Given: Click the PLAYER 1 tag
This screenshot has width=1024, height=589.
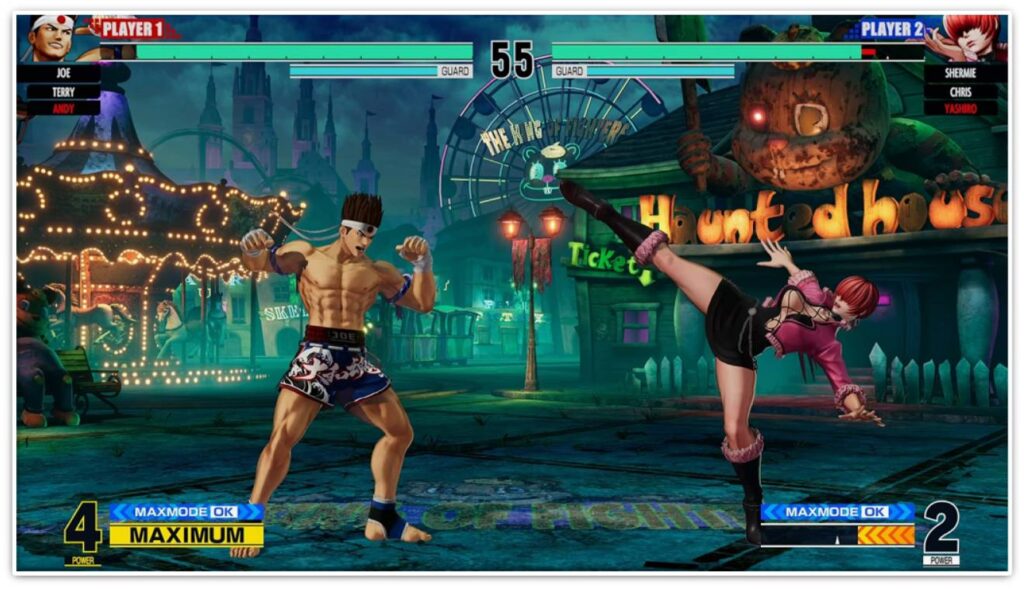Looking at the screenshot, I should tap(135, 29).
